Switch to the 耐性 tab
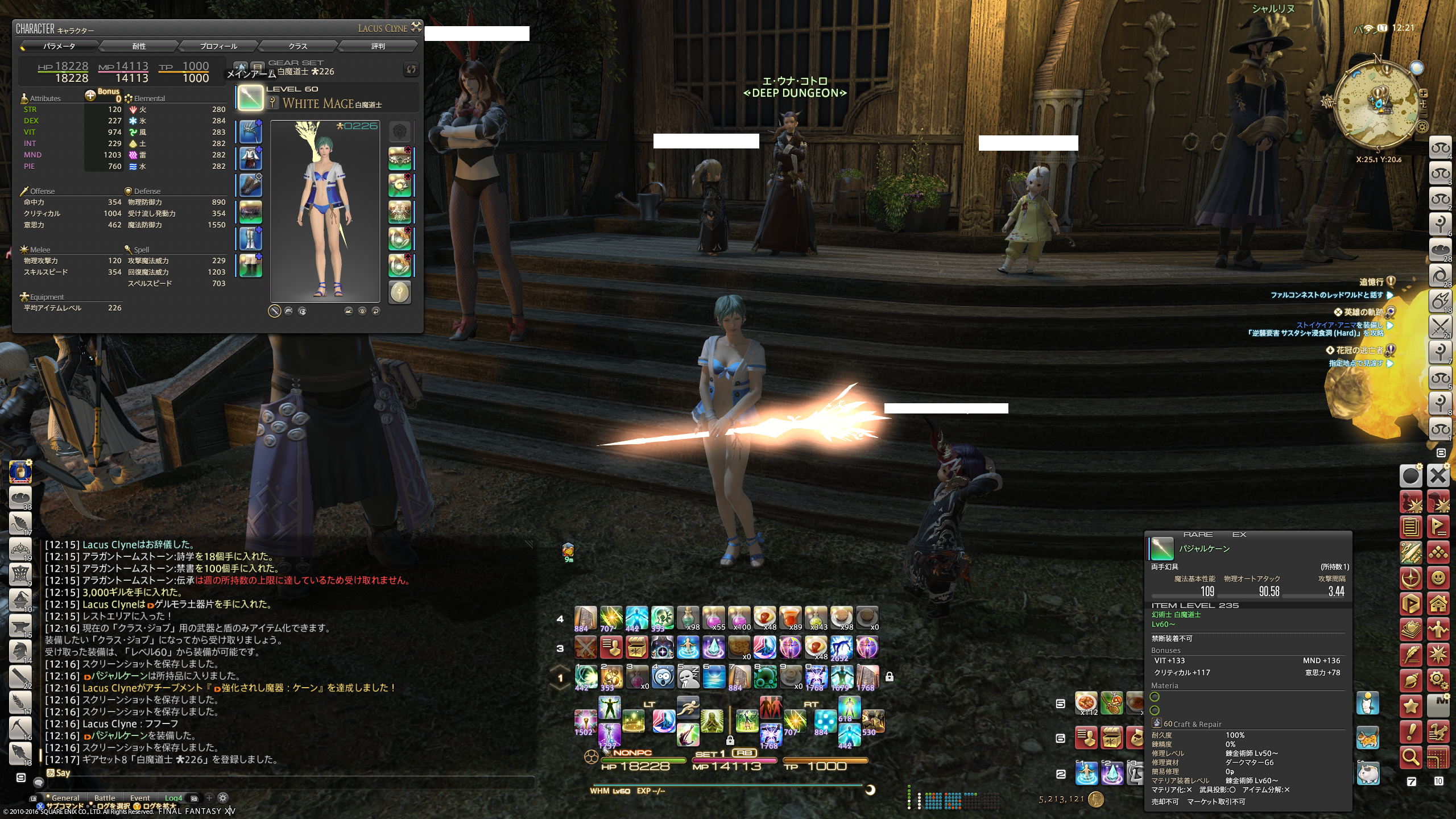The height and width of the screenshot is (819, 1456). point(139,46)
